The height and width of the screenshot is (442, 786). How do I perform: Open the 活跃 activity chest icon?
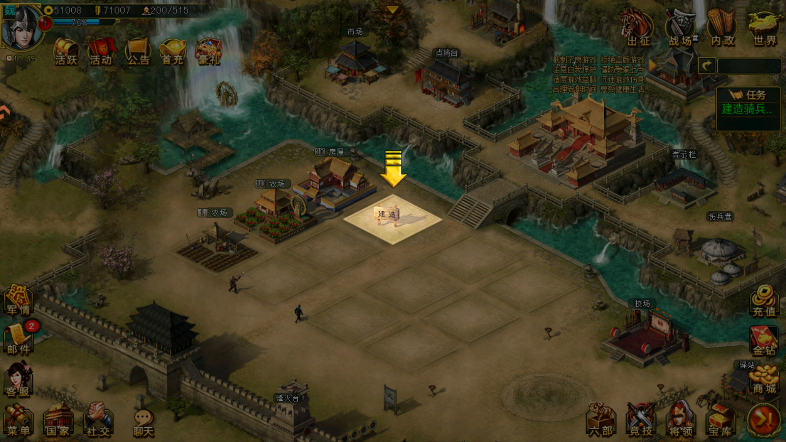(66, 51)
